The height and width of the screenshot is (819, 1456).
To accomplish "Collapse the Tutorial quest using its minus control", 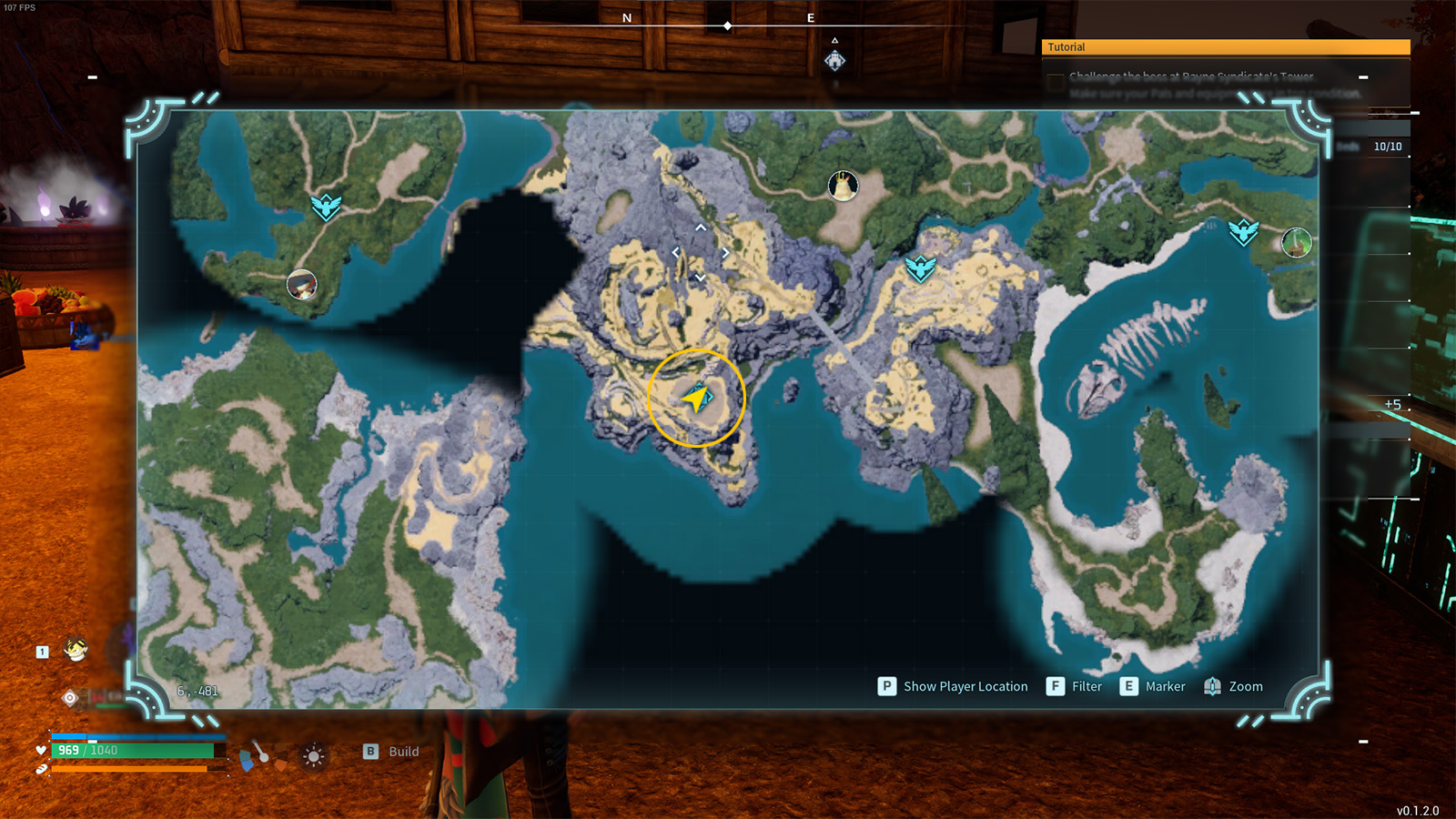I will coord(1361,79).
